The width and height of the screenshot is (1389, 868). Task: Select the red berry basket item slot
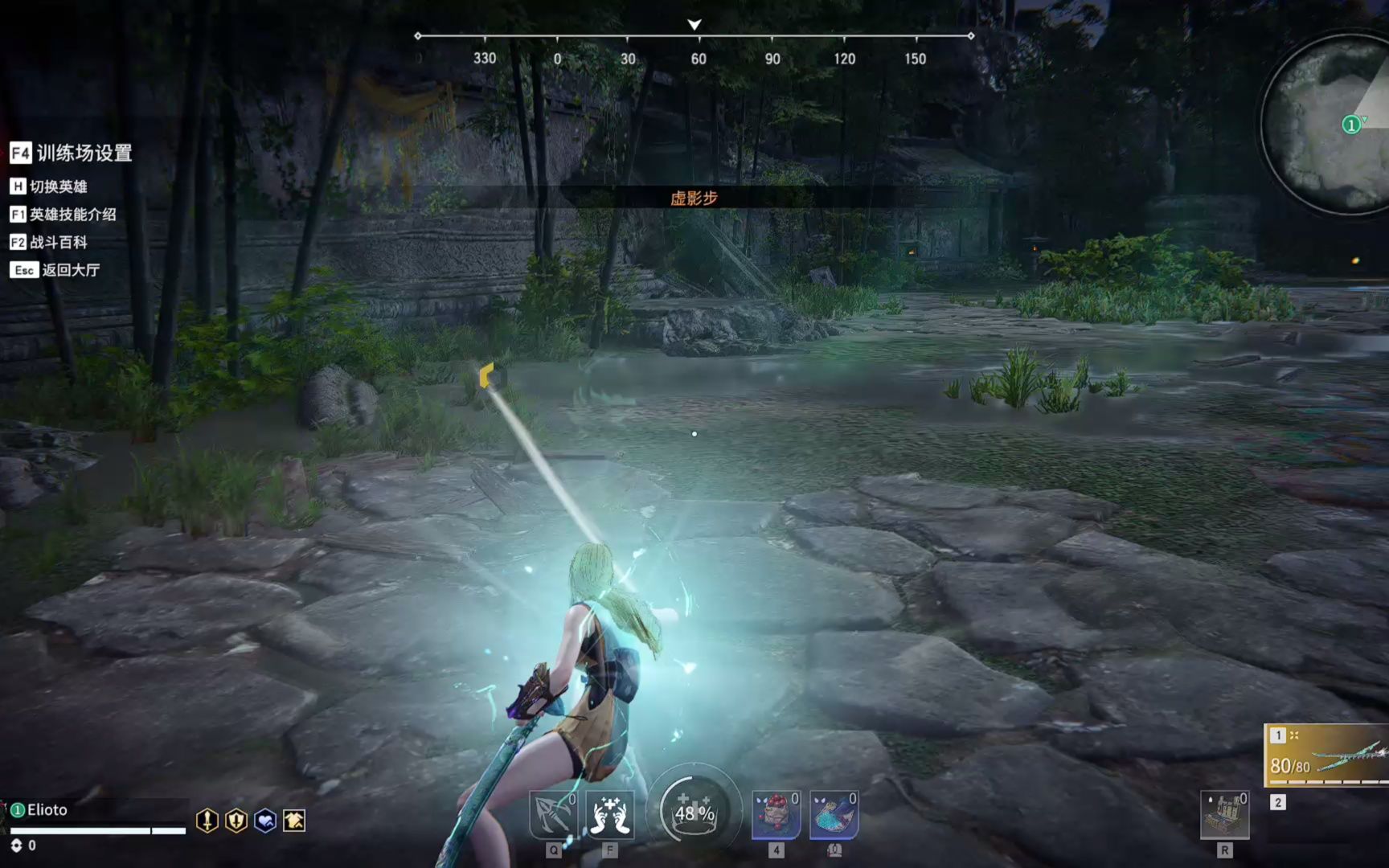coord(776,815)
